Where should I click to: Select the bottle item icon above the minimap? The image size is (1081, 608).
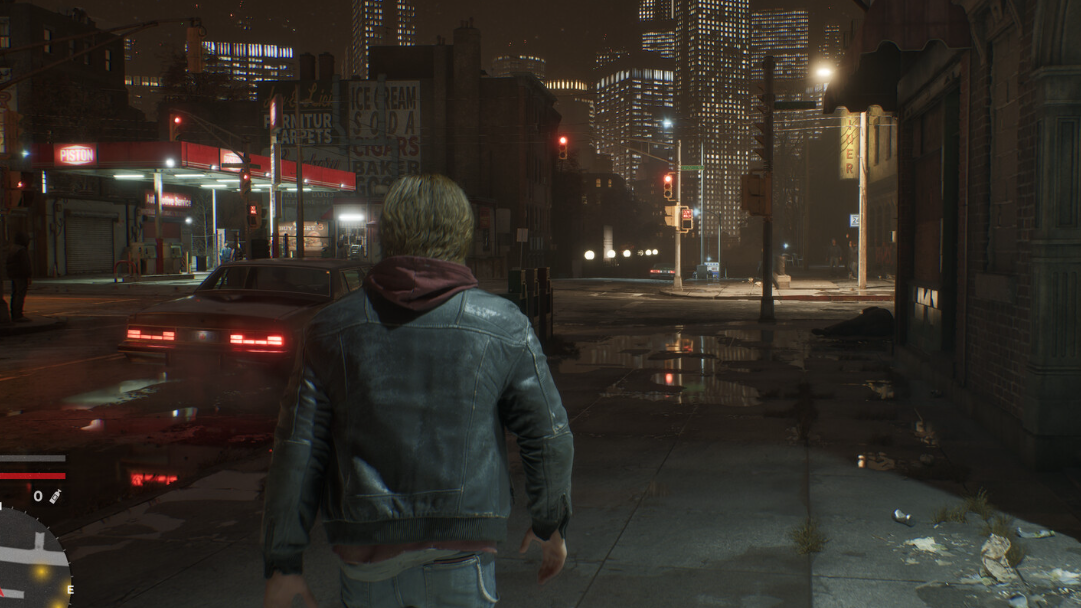pos(56,495)
